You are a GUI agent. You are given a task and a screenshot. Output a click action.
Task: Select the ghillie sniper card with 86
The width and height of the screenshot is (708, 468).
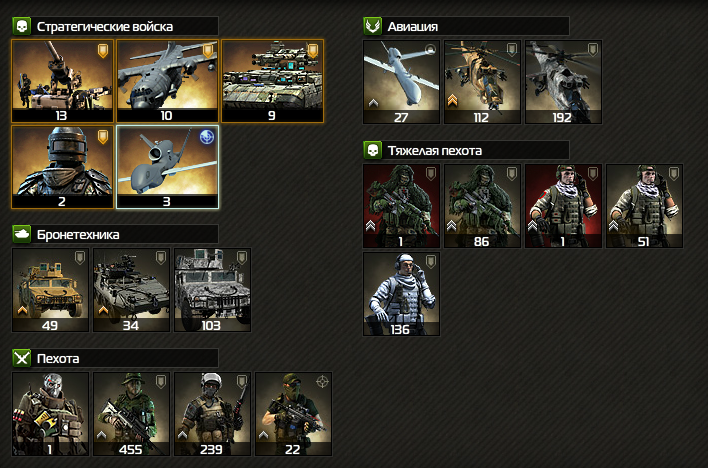tap(482, 204)
